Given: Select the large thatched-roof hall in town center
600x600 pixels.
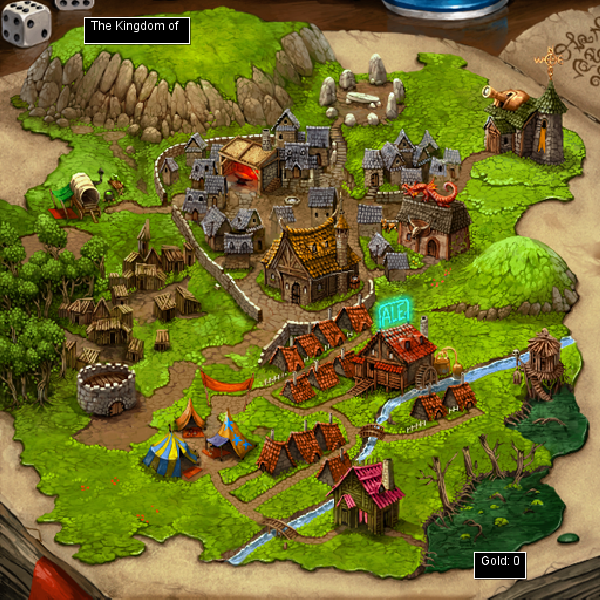Looking at the screenshot, I should click(310, 260).
